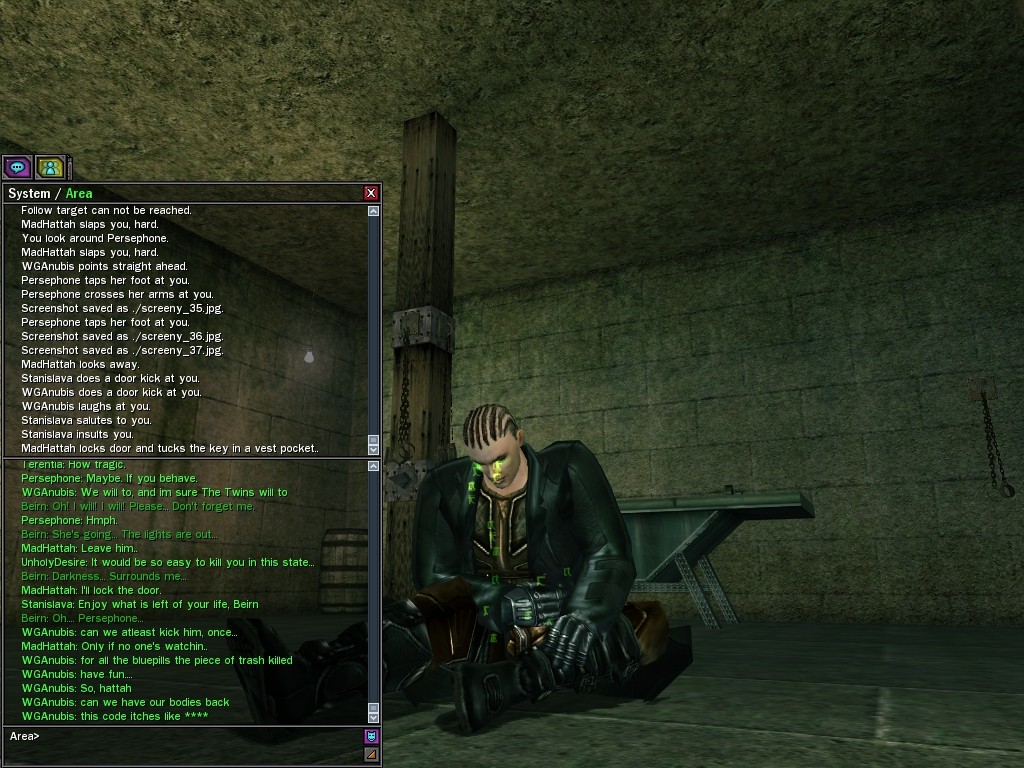Click the system log scroll-up arrow
Viewport: 1024px width, 768px height.
coord(374,211)
